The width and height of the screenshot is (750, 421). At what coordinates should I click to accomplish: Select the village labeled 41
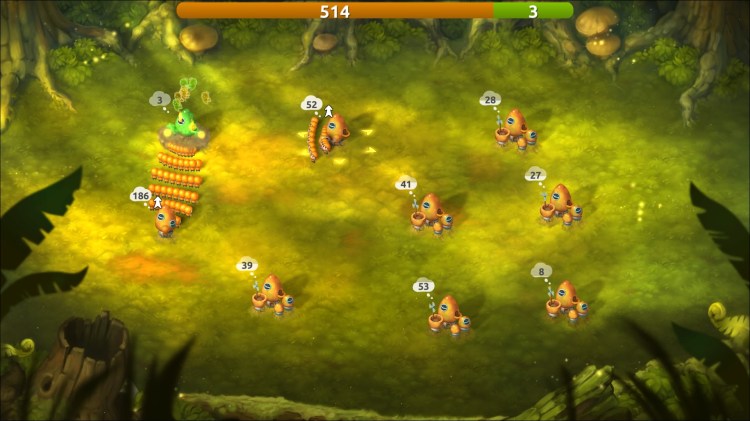click(432, 214)
